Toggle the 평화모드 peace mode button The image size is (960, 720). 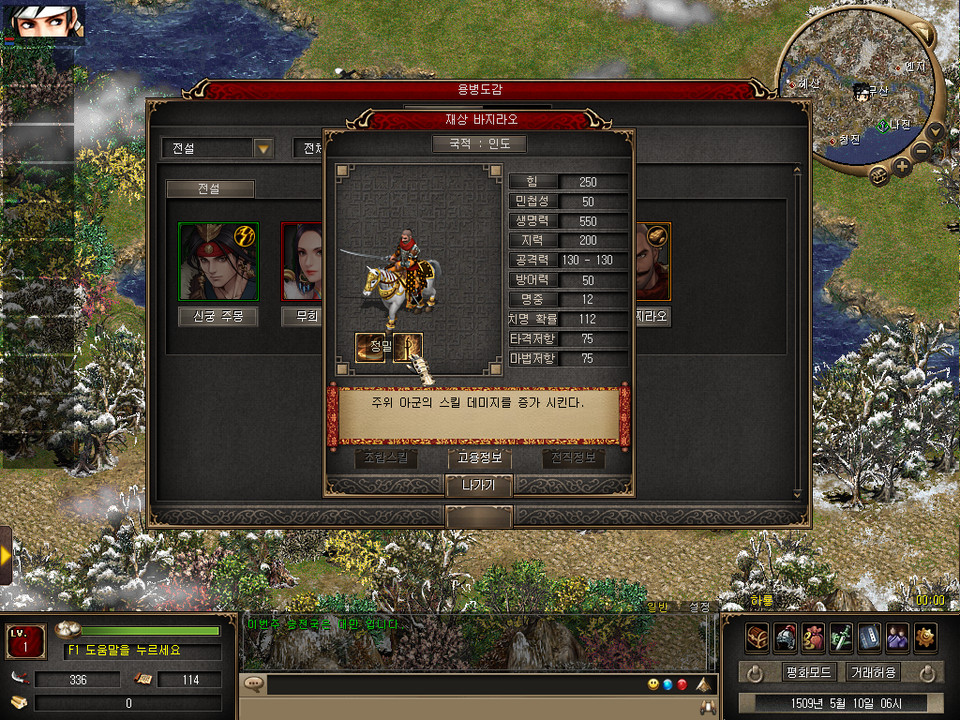pyautogui.click(x=808, y=672)
